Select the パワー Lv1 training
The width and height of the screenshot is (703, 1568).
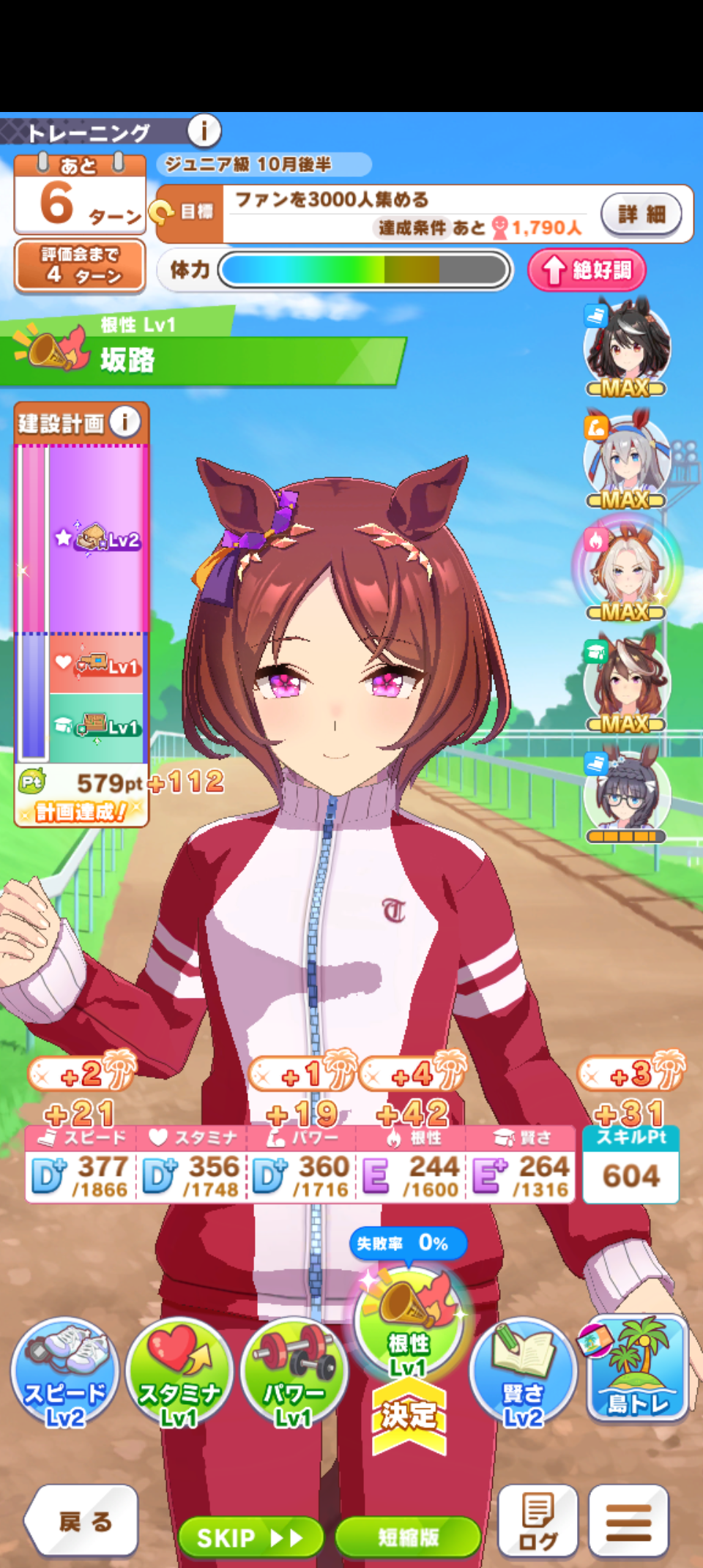tap(294, 1372)
